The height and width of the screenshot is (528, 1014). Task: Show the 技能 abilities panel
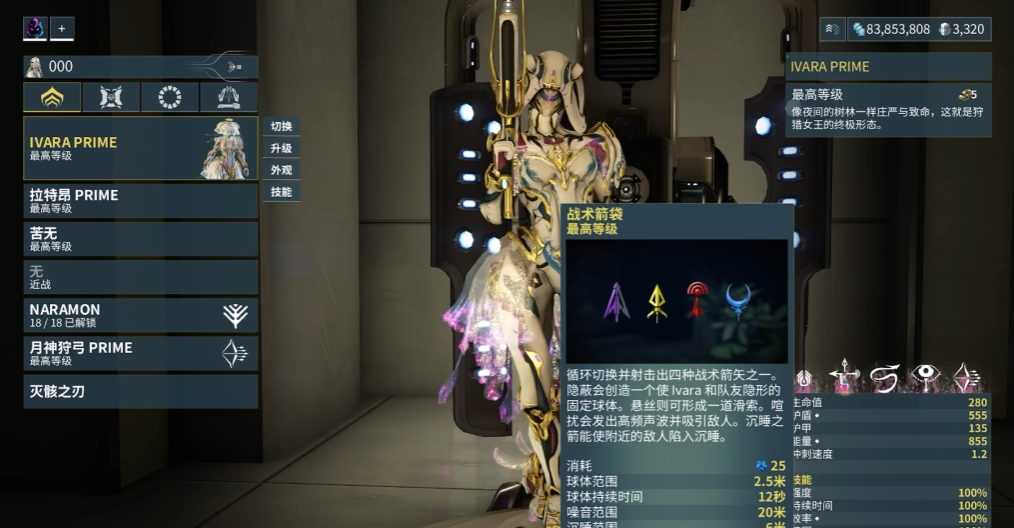[x=281, y=192]
